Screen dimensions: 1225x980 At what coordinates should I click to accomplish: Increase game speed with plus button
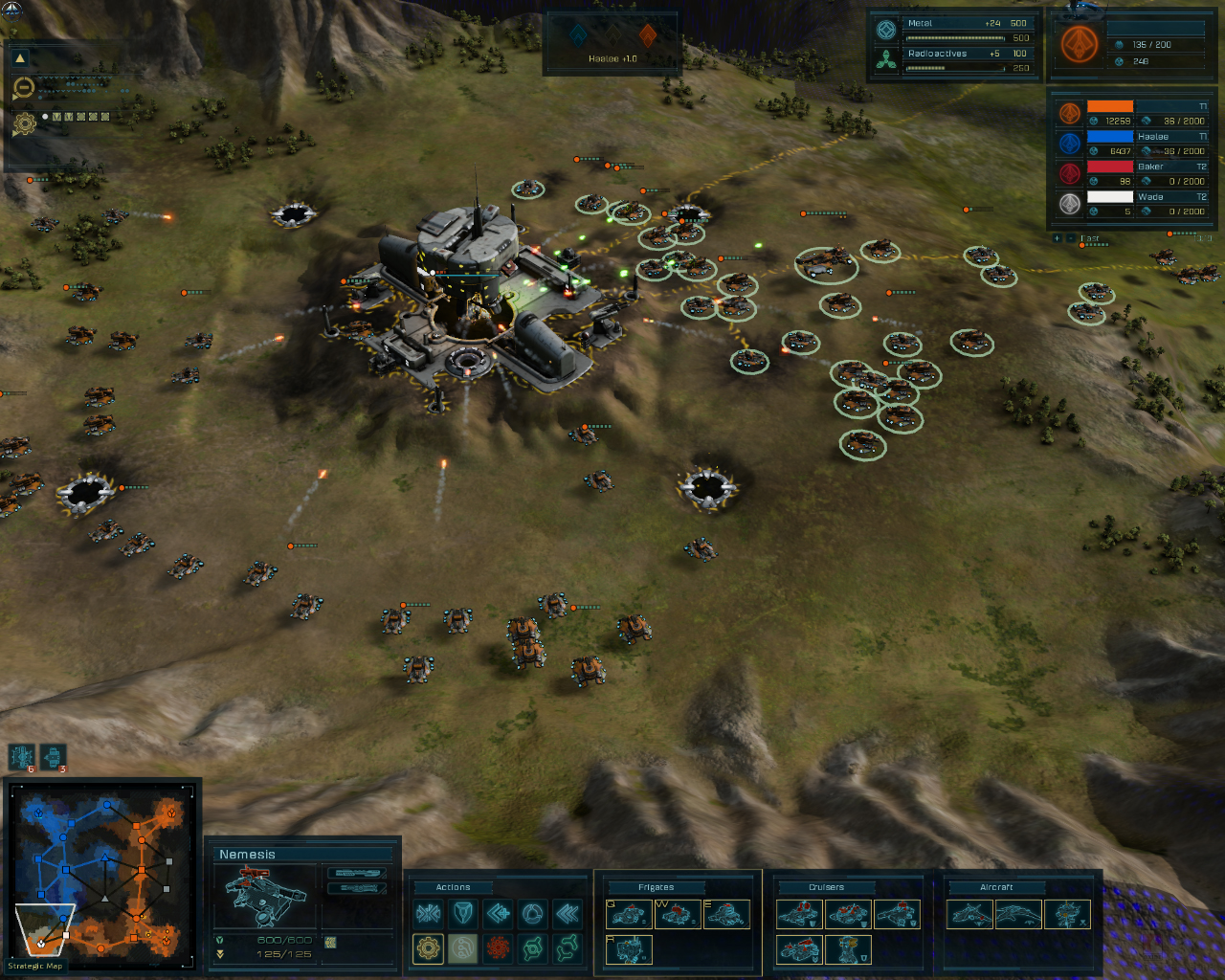[x=1057, y=238]
